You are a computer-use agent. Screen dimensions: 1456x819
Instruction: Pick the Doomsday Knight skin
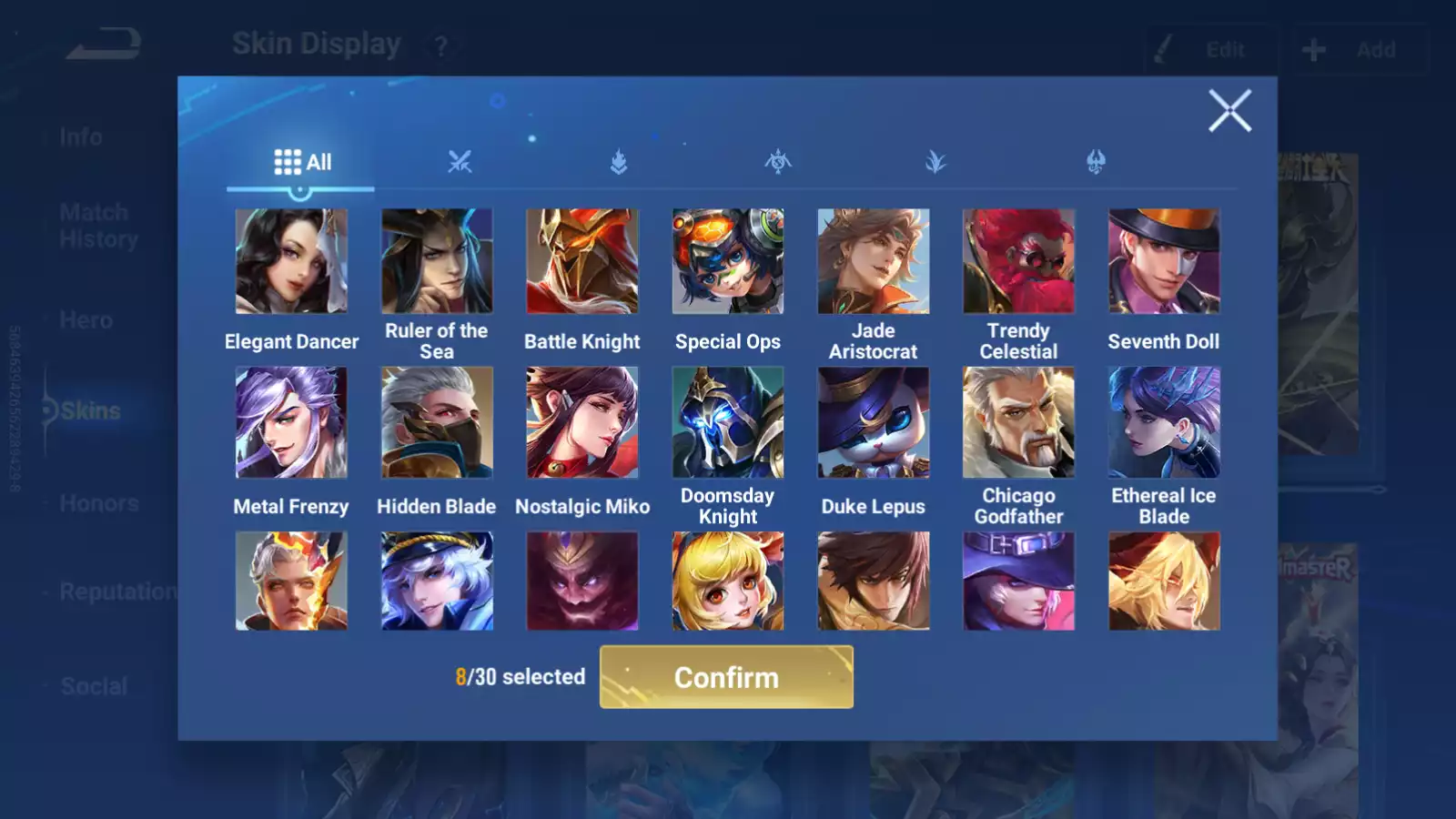click(728, 422)
